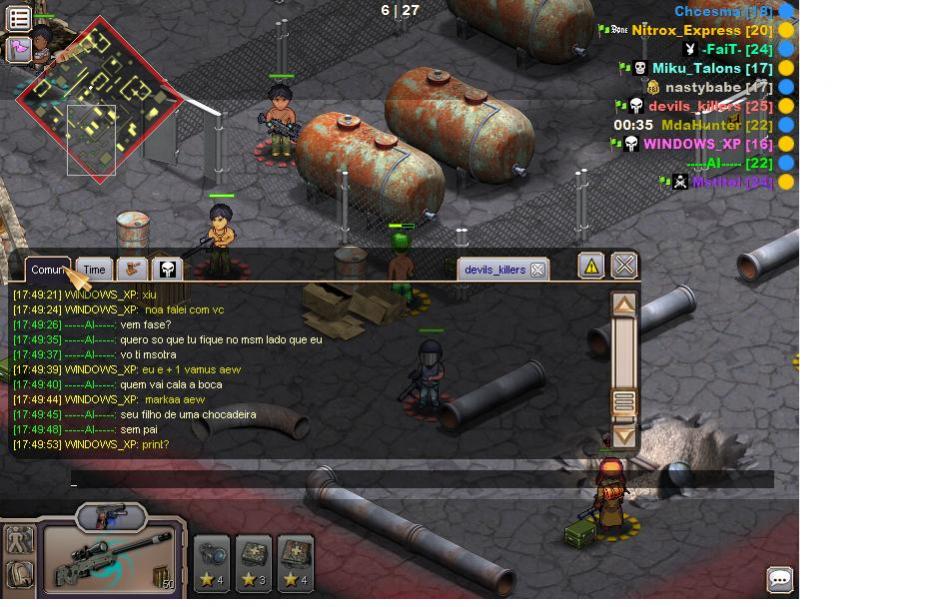
Task: Switch to the Comum chat tab
Action: click(47, 270)
